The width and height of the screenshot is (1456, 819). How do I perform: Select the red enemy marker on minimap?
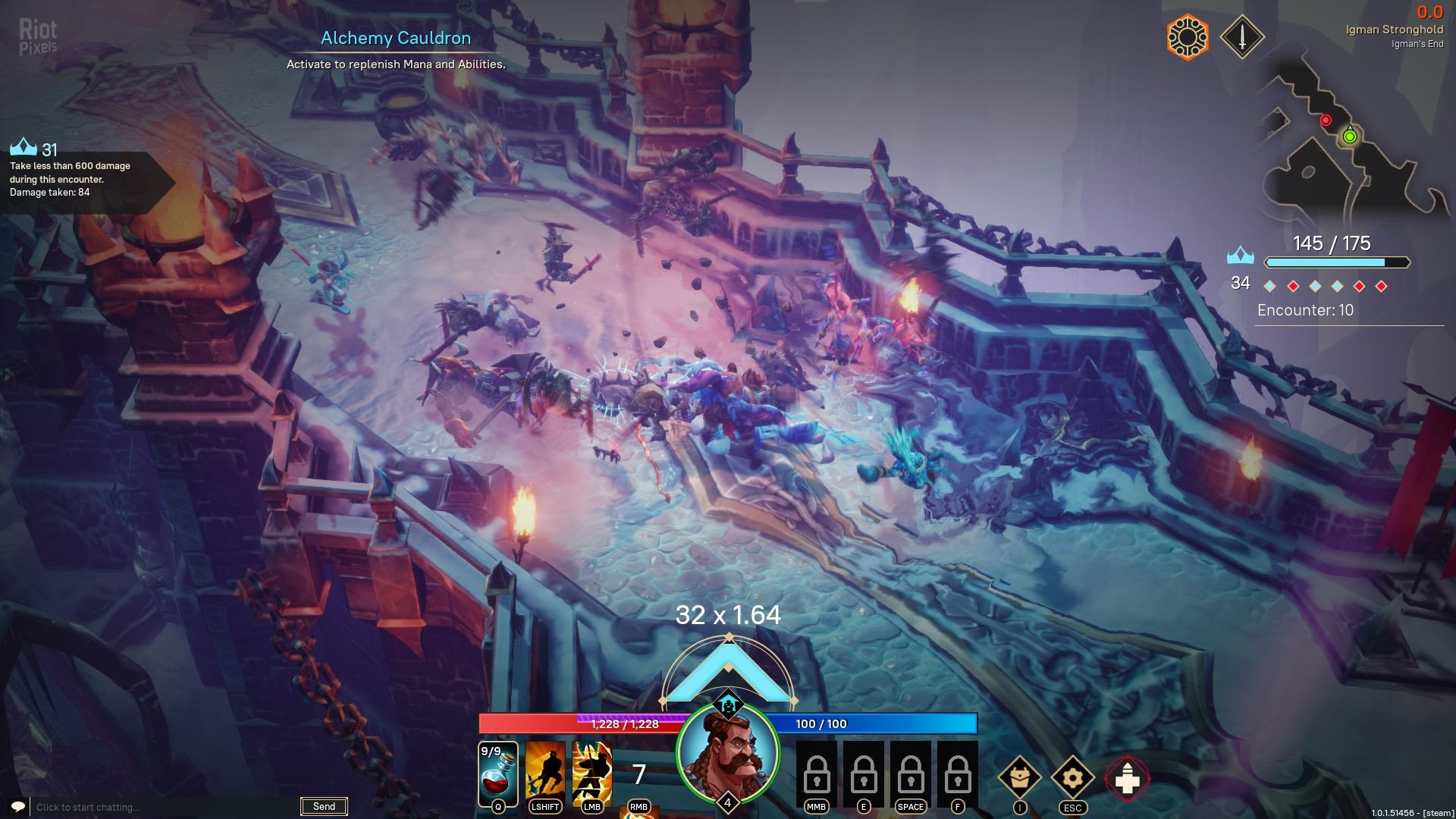click(1326, 120)
